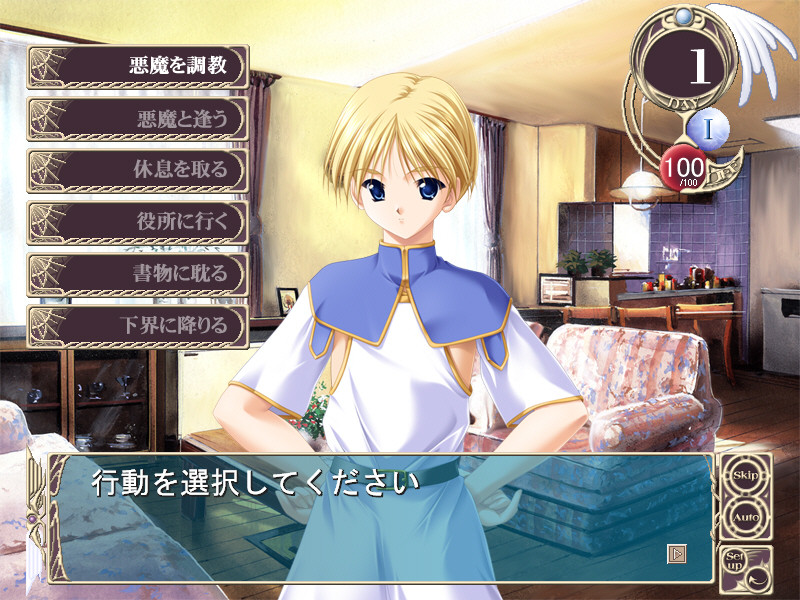The height and width of the screenshot is (600, 800).
Task: Select the 悪魔を調教 action option
Action: [x=138, y=66]
